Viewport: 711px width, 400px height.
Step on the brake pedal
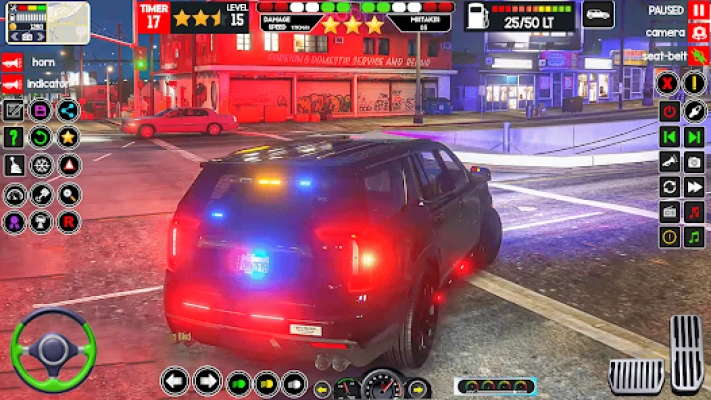point(637,375)
